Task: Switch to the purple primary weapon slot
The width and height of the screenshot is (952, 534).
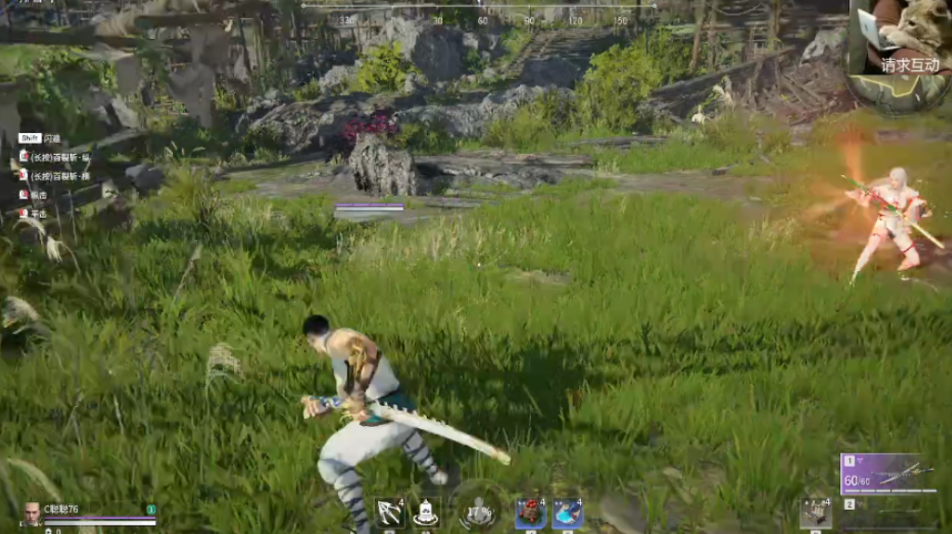Action: tap(894, 473)
